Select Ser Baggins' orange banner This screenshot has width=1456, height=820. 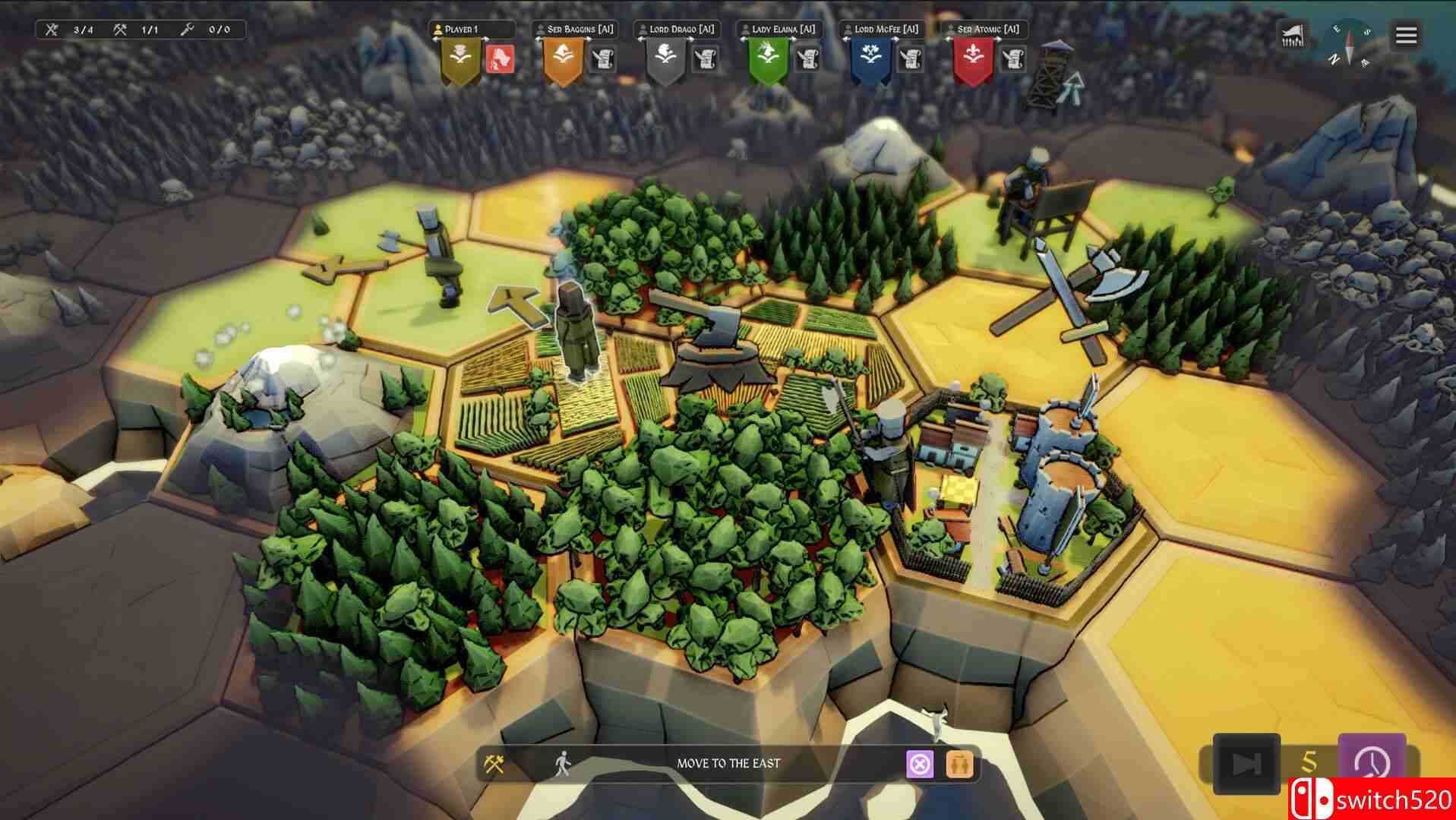[563, 59]
